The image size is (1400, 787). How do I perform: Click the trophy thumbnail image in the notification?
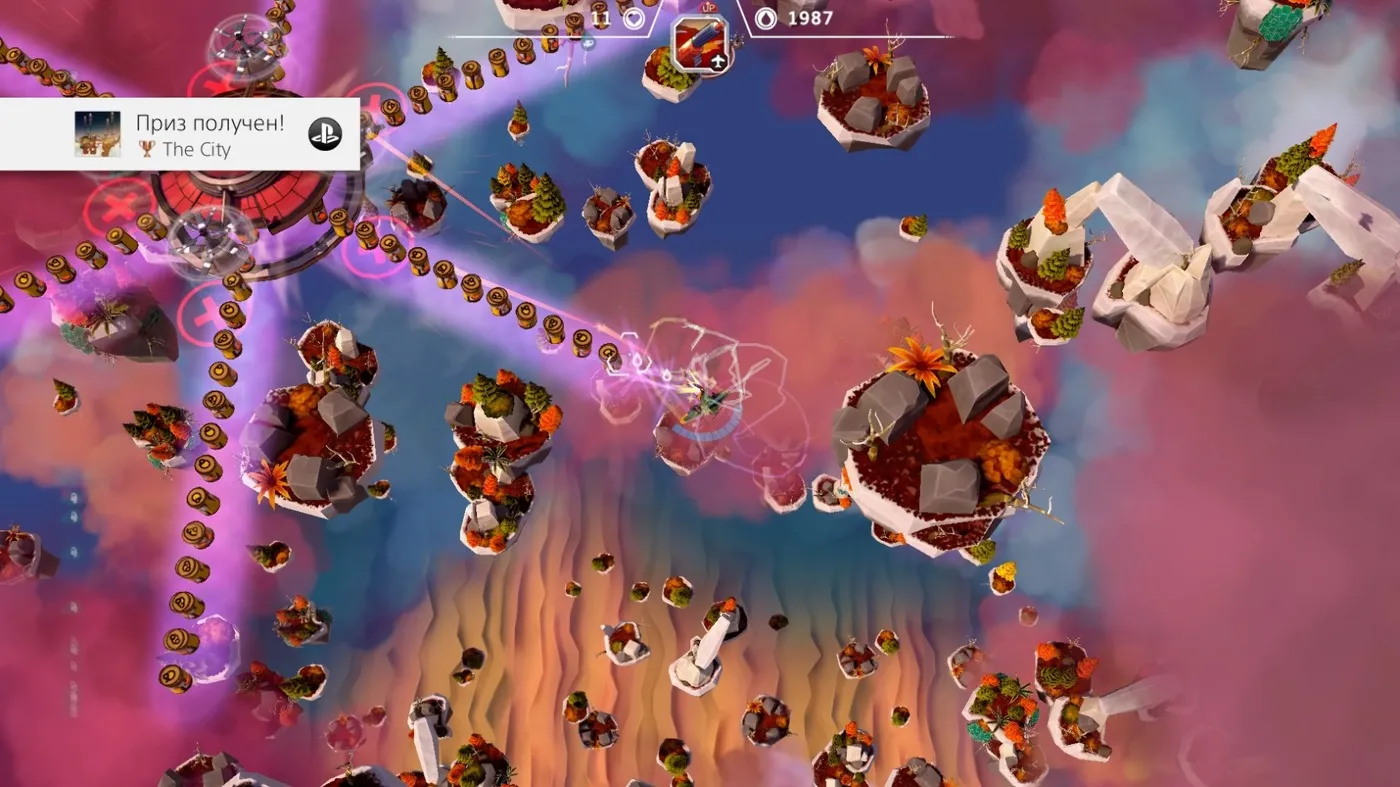(98, 134)
